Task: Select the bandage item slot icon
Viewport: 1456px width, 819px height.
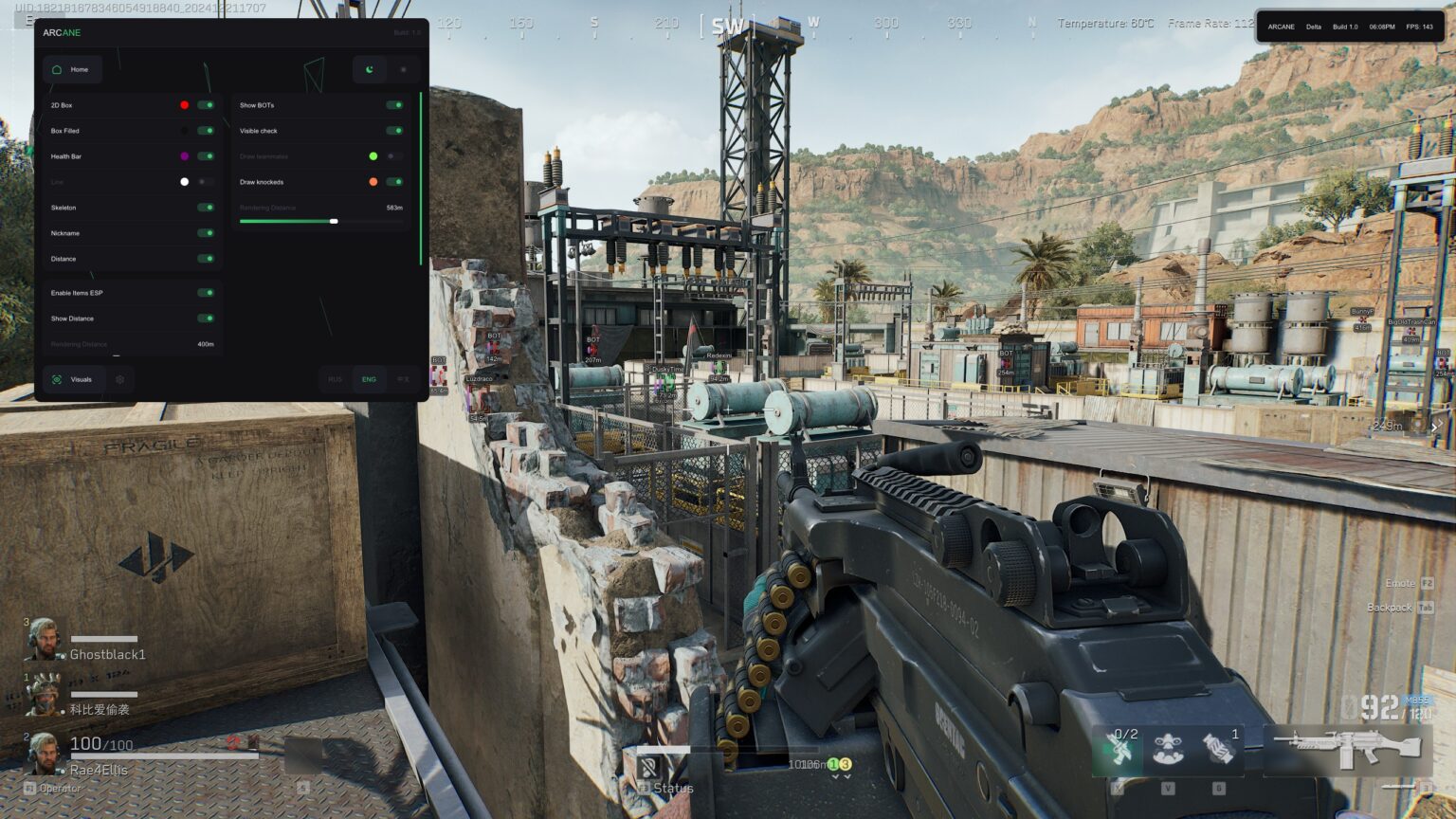Action: point(1215,747)
